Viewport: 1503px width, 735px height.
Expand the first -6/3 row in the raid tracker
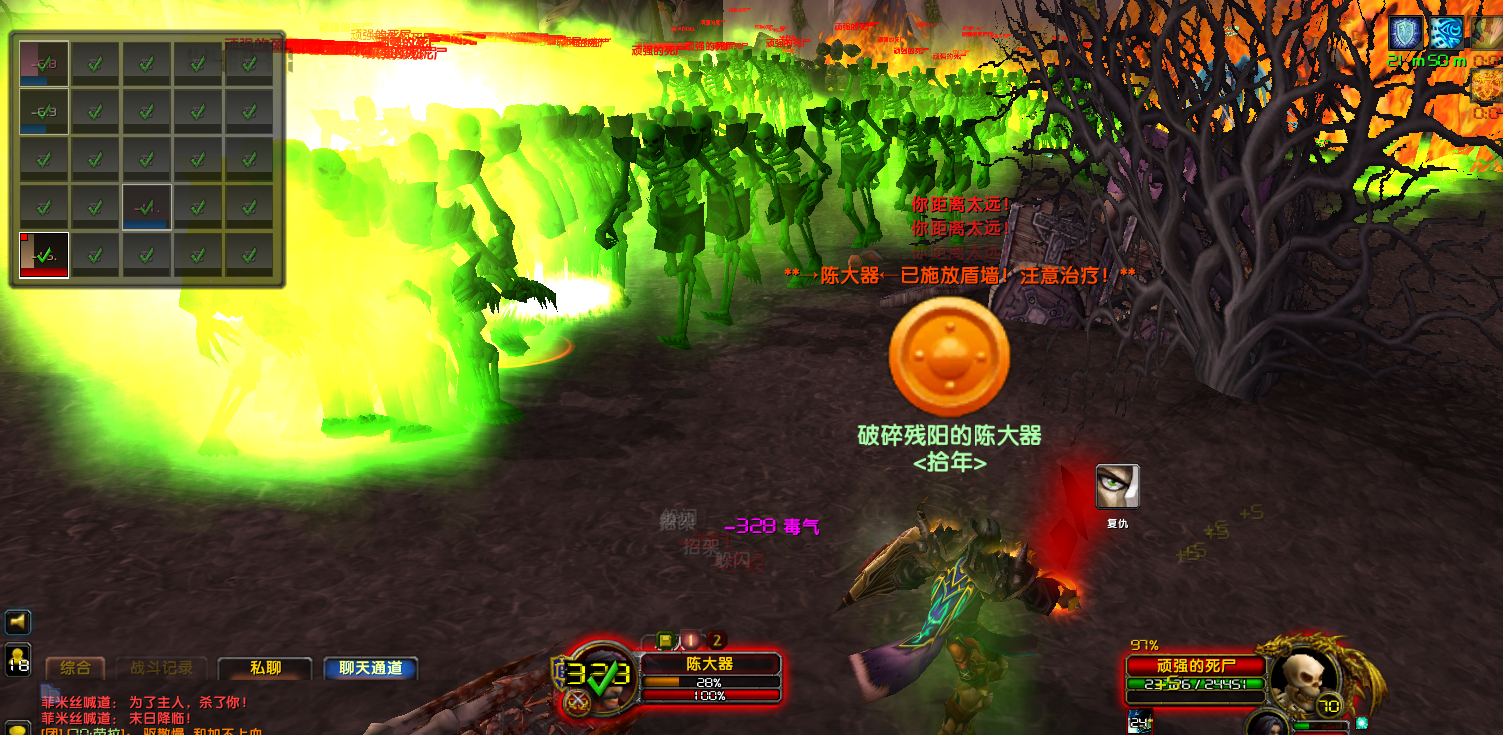(43, 64)
